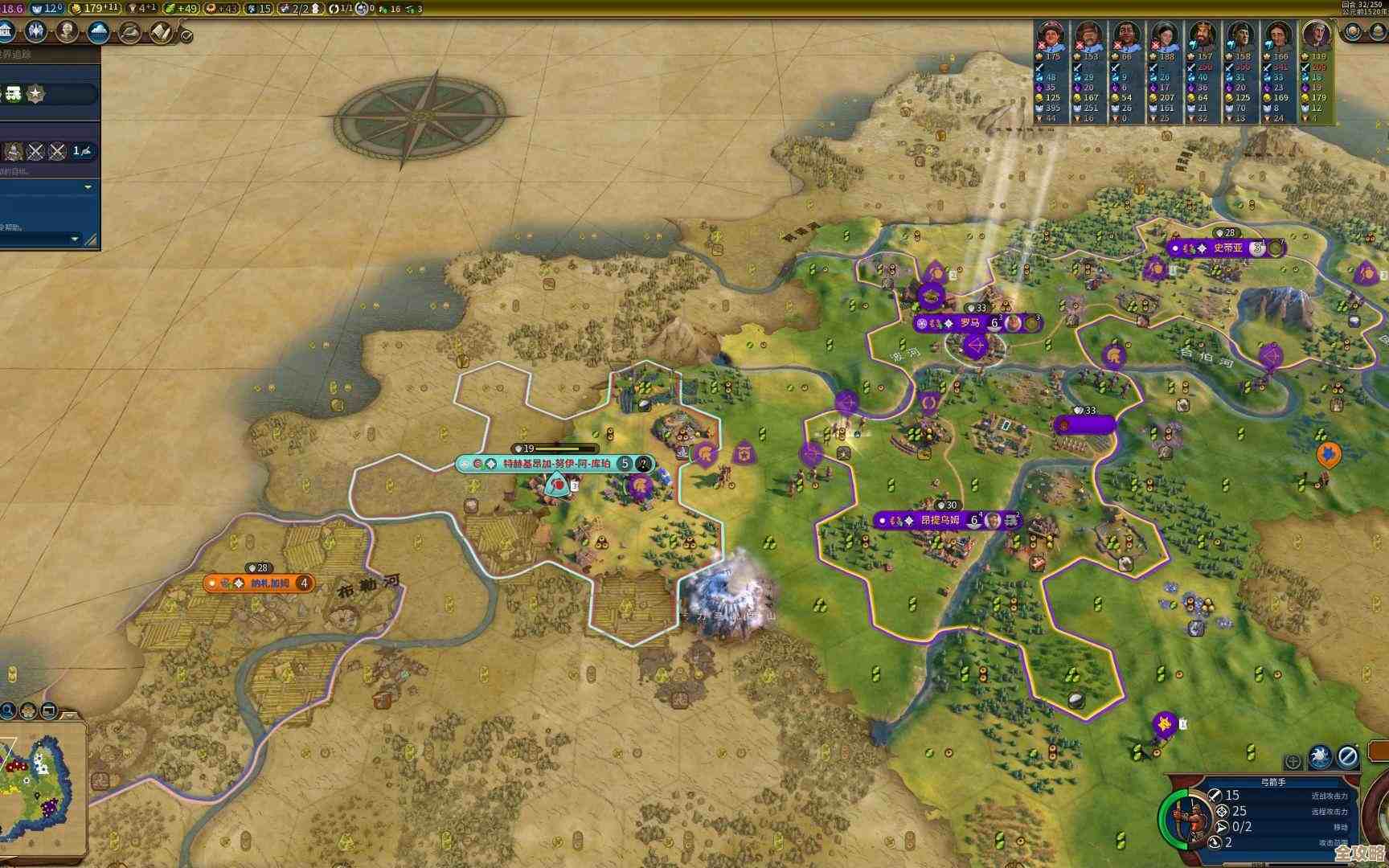This screenshot has height=868, width=1389.
Task: Fortify the archer using blue shield icon
Action: click(x=1320, y=756)
